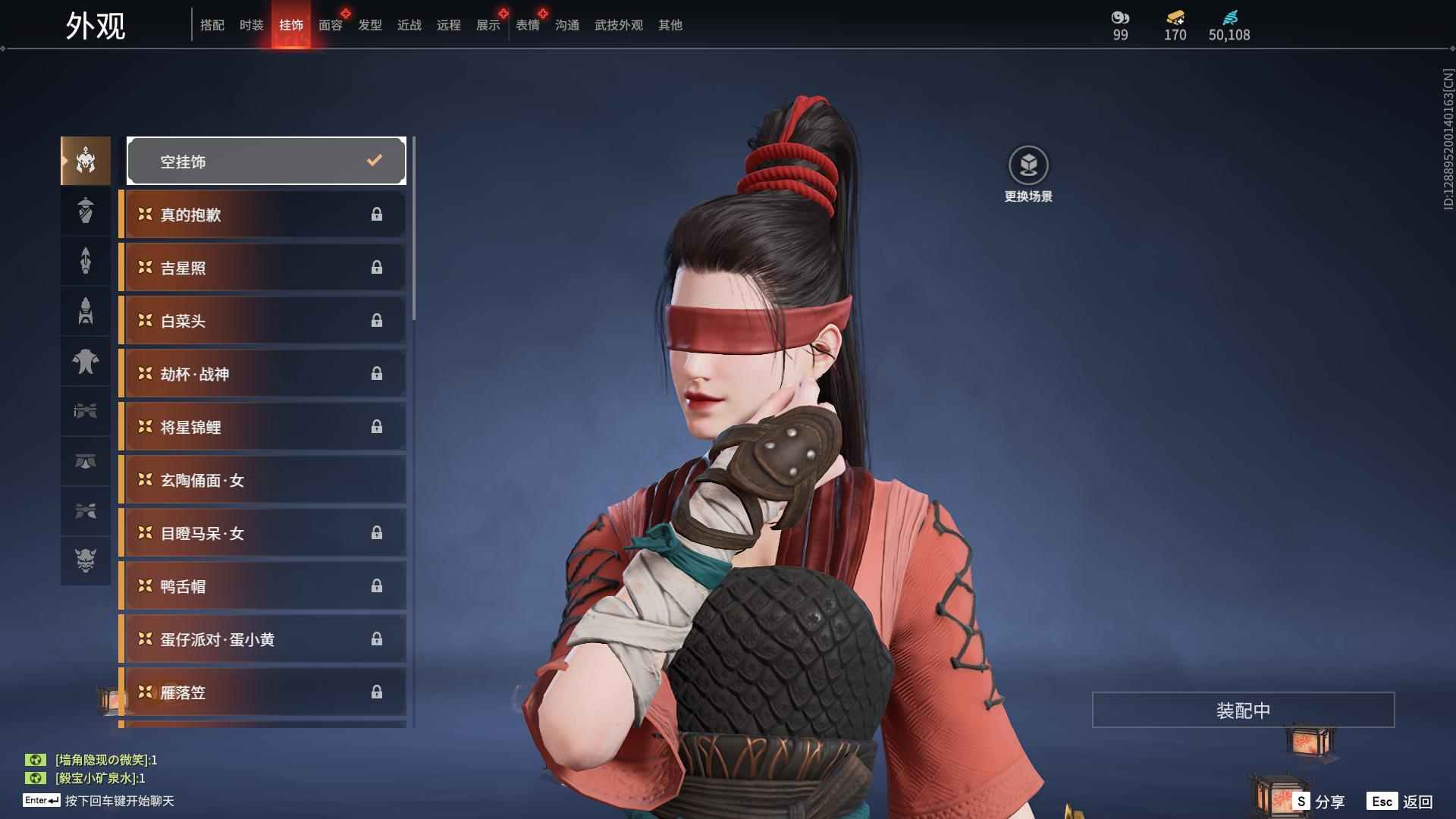Select the 空挂饰 option with checkmark
Image resolution: width=1456 pixels, height=819 pixels.
tap(265, 160)
